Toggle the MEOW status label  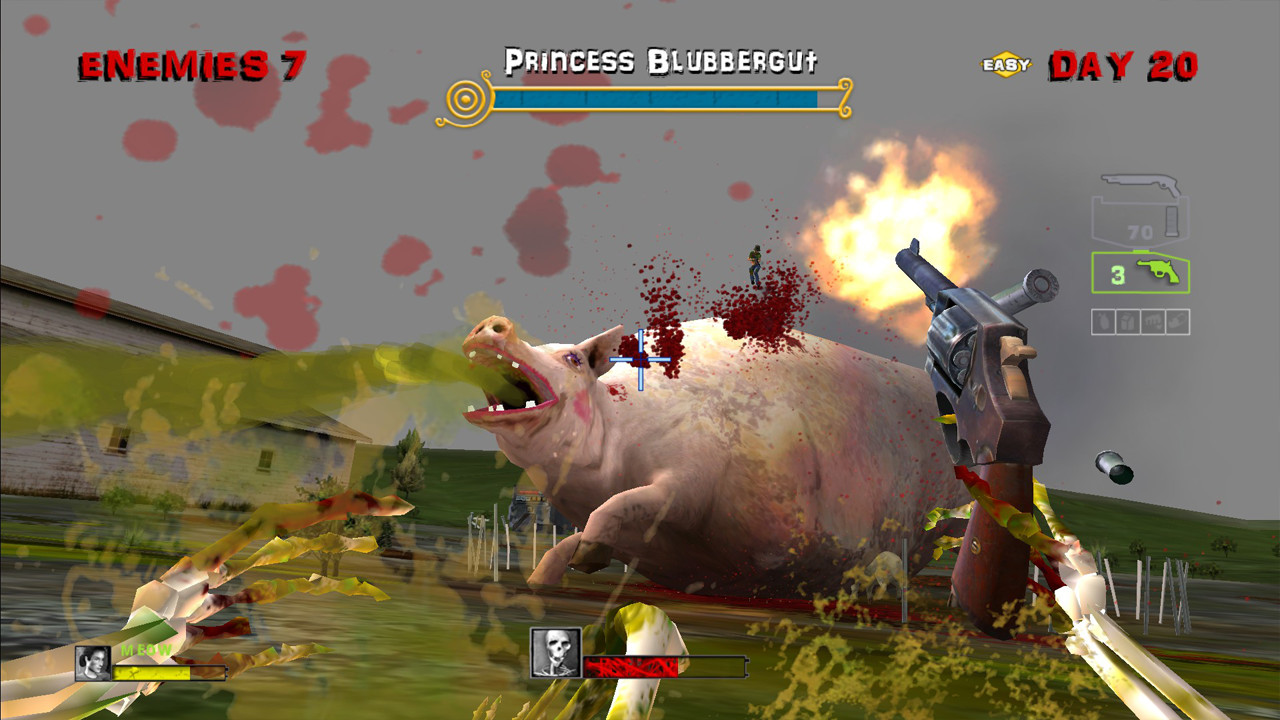[x=144, y=651]
